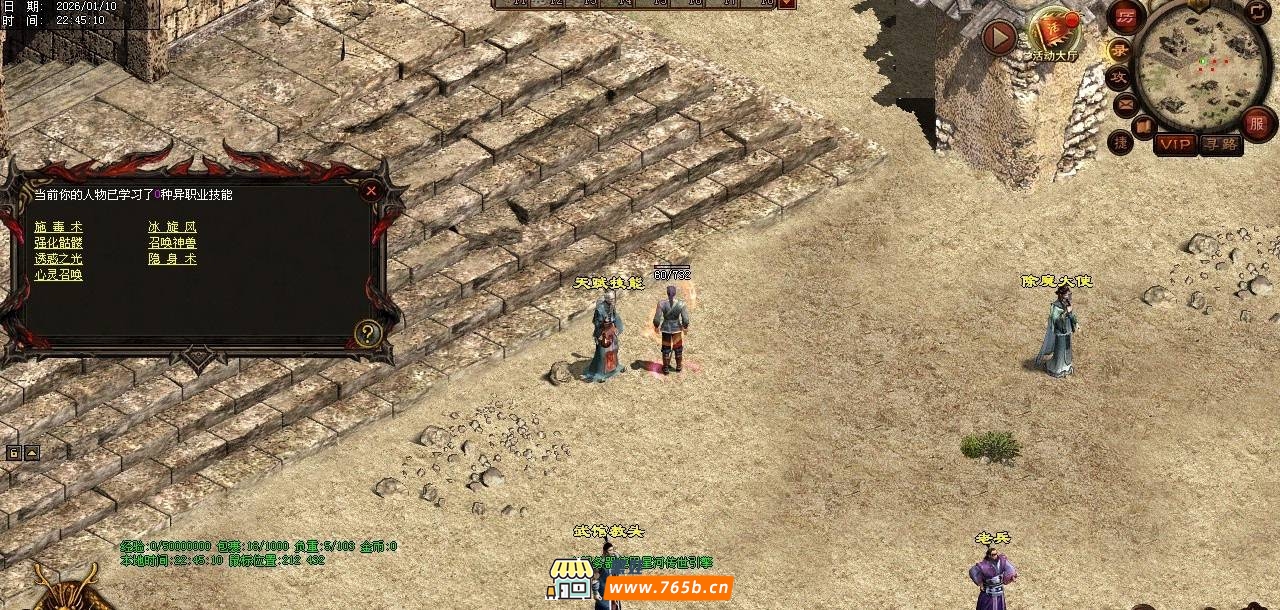Select the 隐身术 skill link
The width and height of the screenshot is (1280, 610).
[172, 259]
